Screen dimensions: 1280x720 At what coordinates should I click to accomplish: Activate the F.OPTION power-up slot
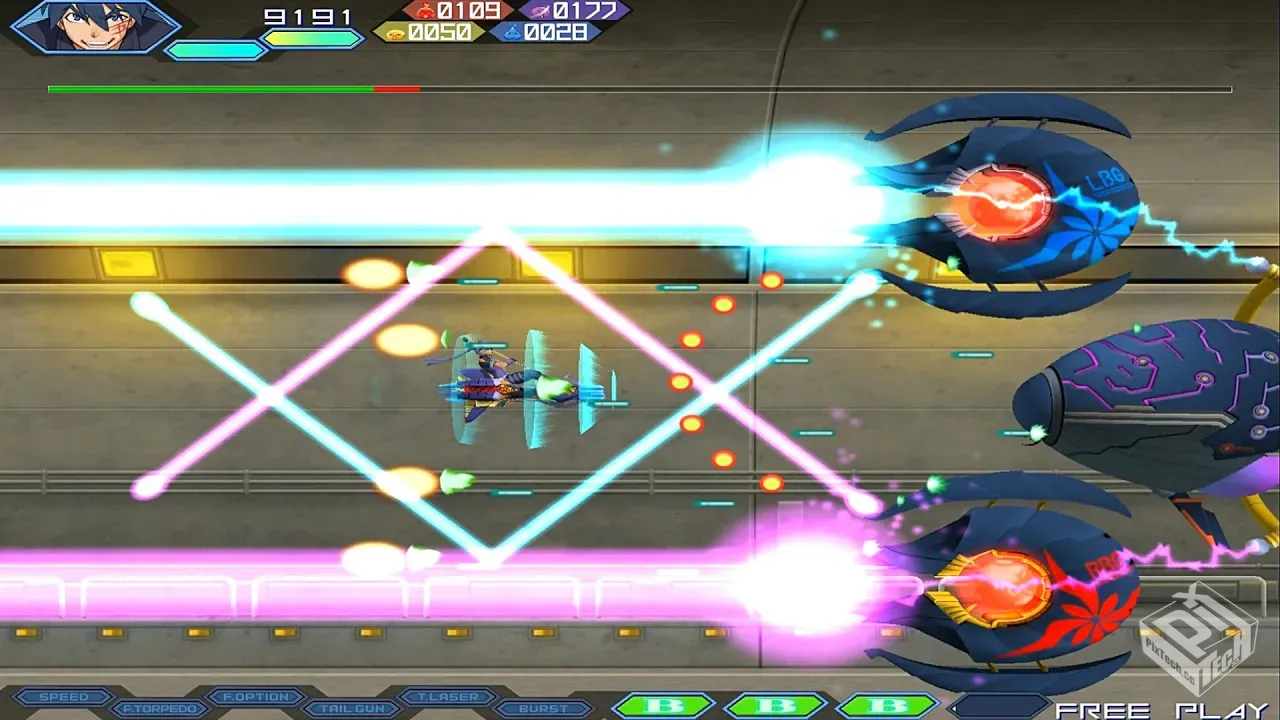click(255, 697)
